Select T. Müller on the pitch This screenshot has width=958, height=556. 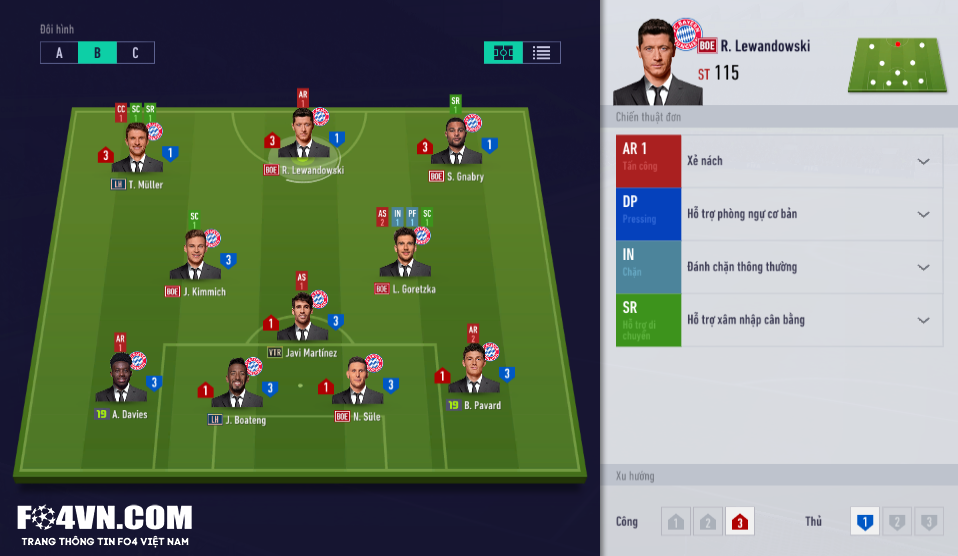tap(137, 150)
